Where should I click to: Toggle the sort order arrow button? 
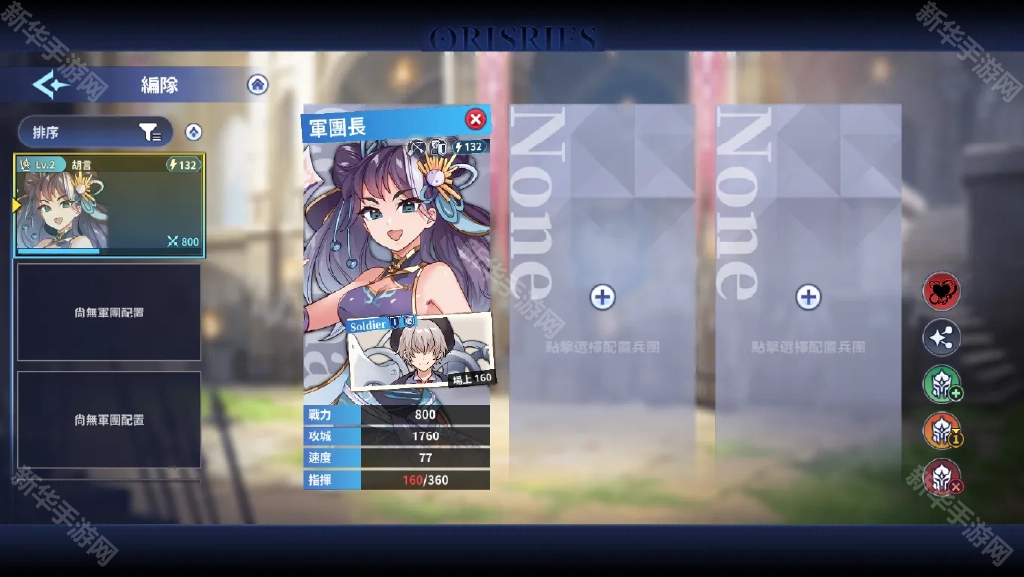click(x=194, y=132)
